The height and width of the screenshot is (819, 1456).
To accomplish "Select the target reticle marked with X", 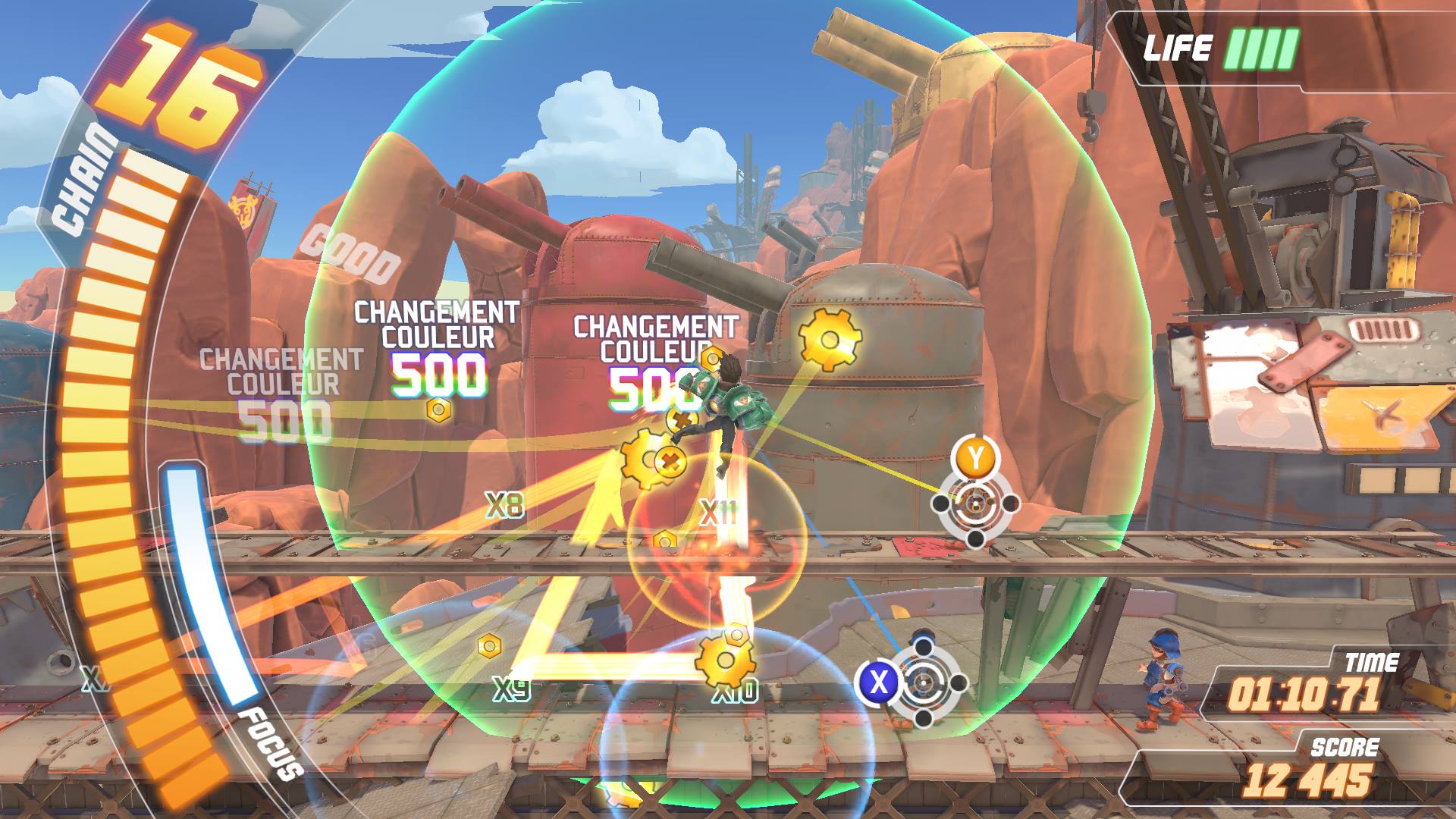I will [x=923, y=682].
